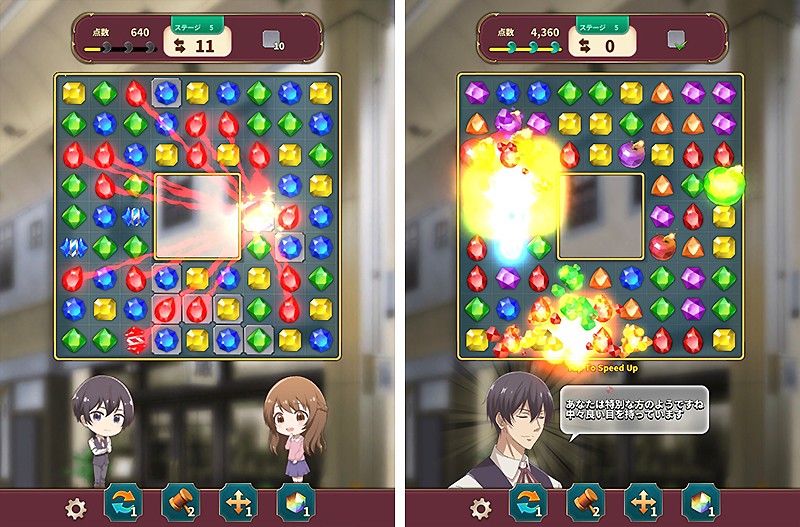Viewport: 800px width, 527px height.
Task: Open settings gear on the score 4,360 screen
Action: point(482,507)
